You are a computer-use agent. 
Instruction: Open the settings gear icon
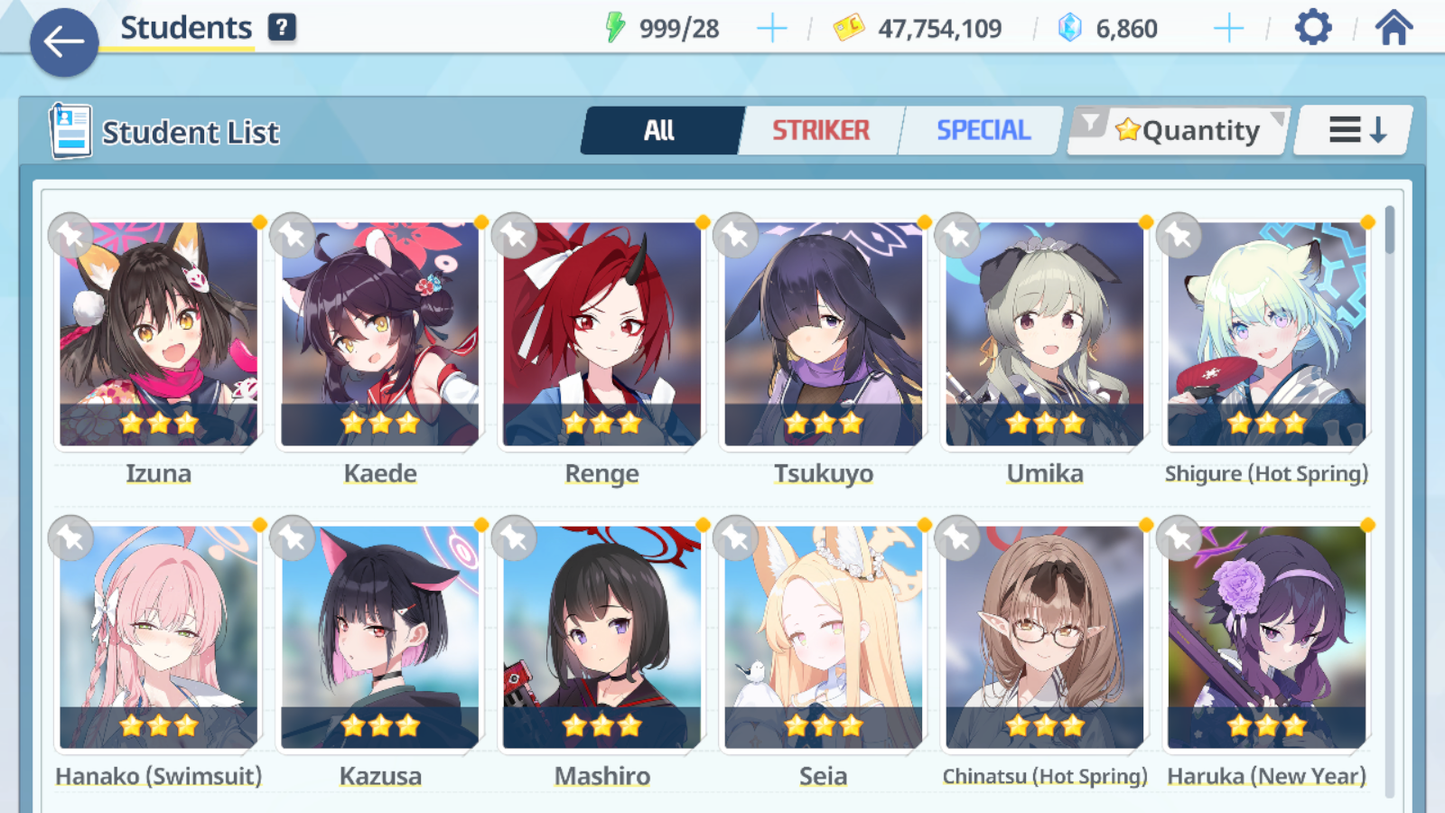[x=1312, y=28]
